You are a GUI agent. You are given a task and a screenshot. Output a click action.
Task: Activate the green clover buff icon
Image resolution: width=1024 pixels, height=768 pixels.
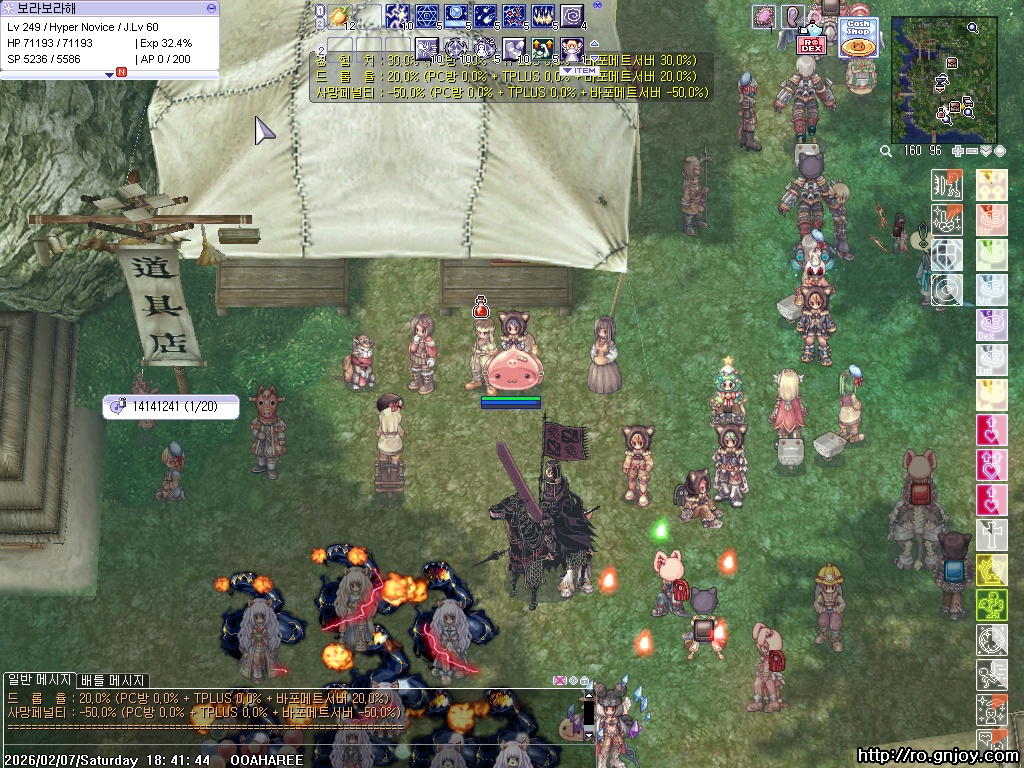(990, 604)
